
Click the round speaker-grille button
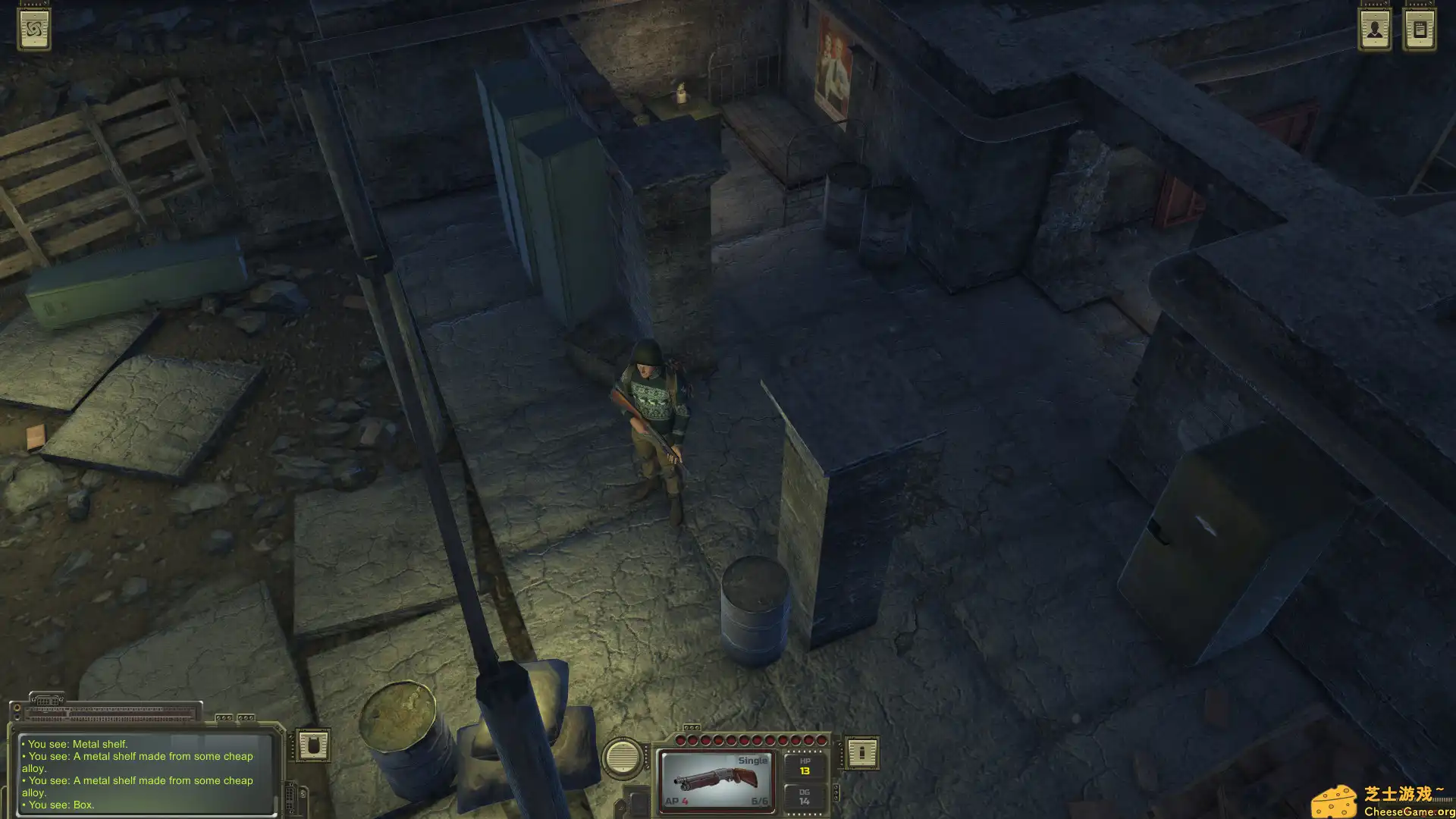coord(622,756)
